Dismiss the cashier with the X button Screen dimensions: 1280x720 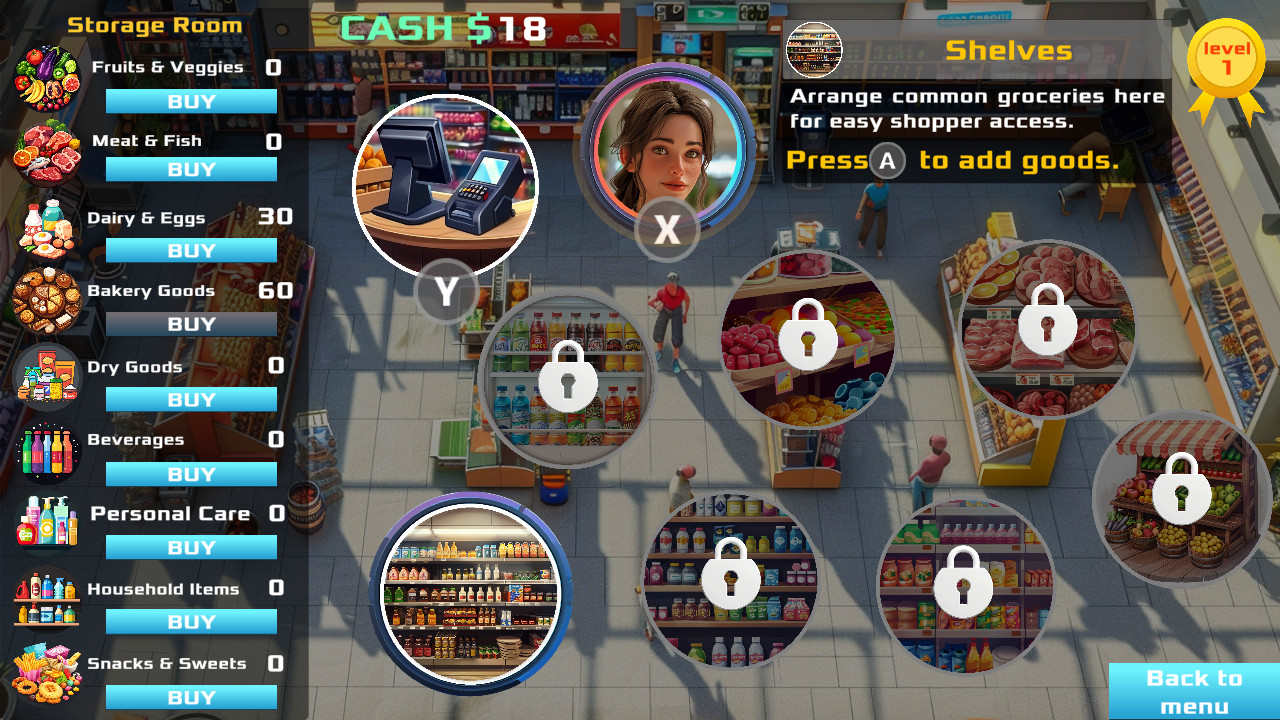(x=667, y=229)
